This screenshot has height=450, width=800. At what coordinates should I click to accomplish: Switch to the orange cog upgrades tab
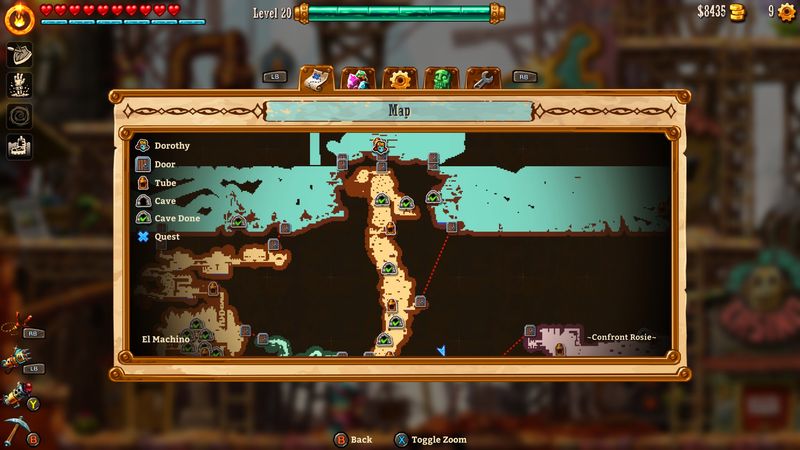coord(399,79)
